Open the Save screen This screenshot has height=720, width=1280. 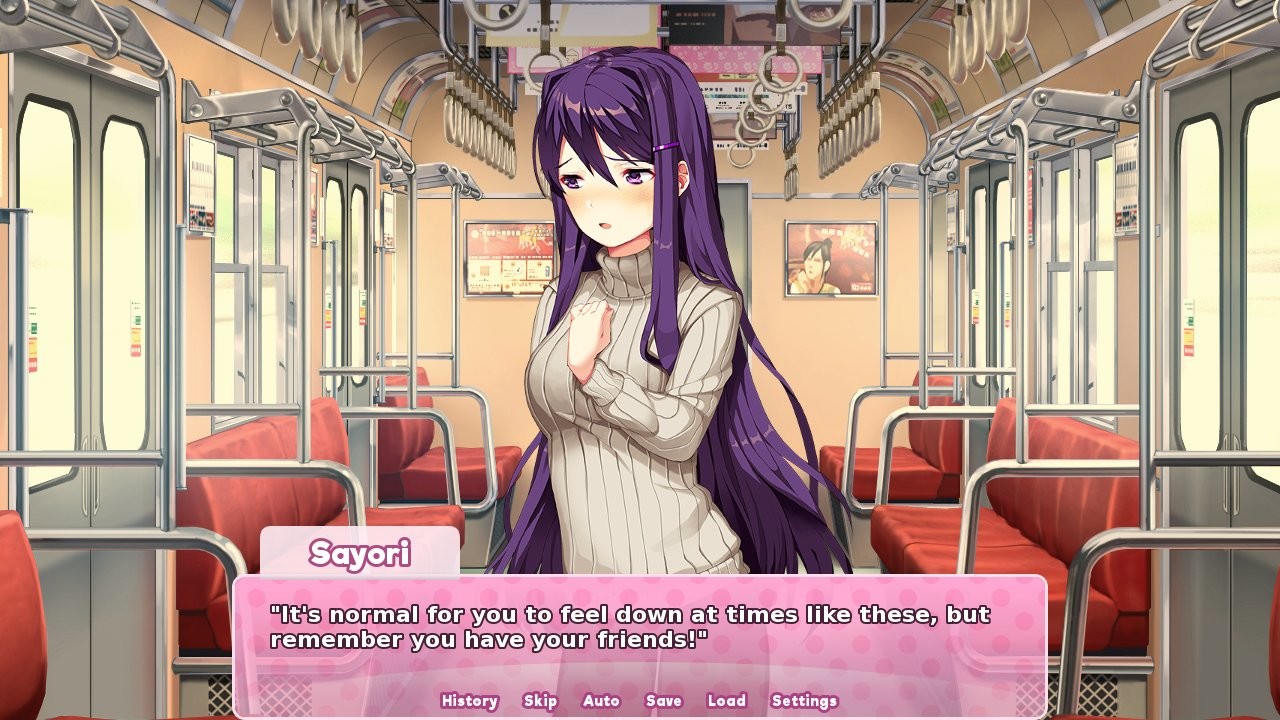662,701
